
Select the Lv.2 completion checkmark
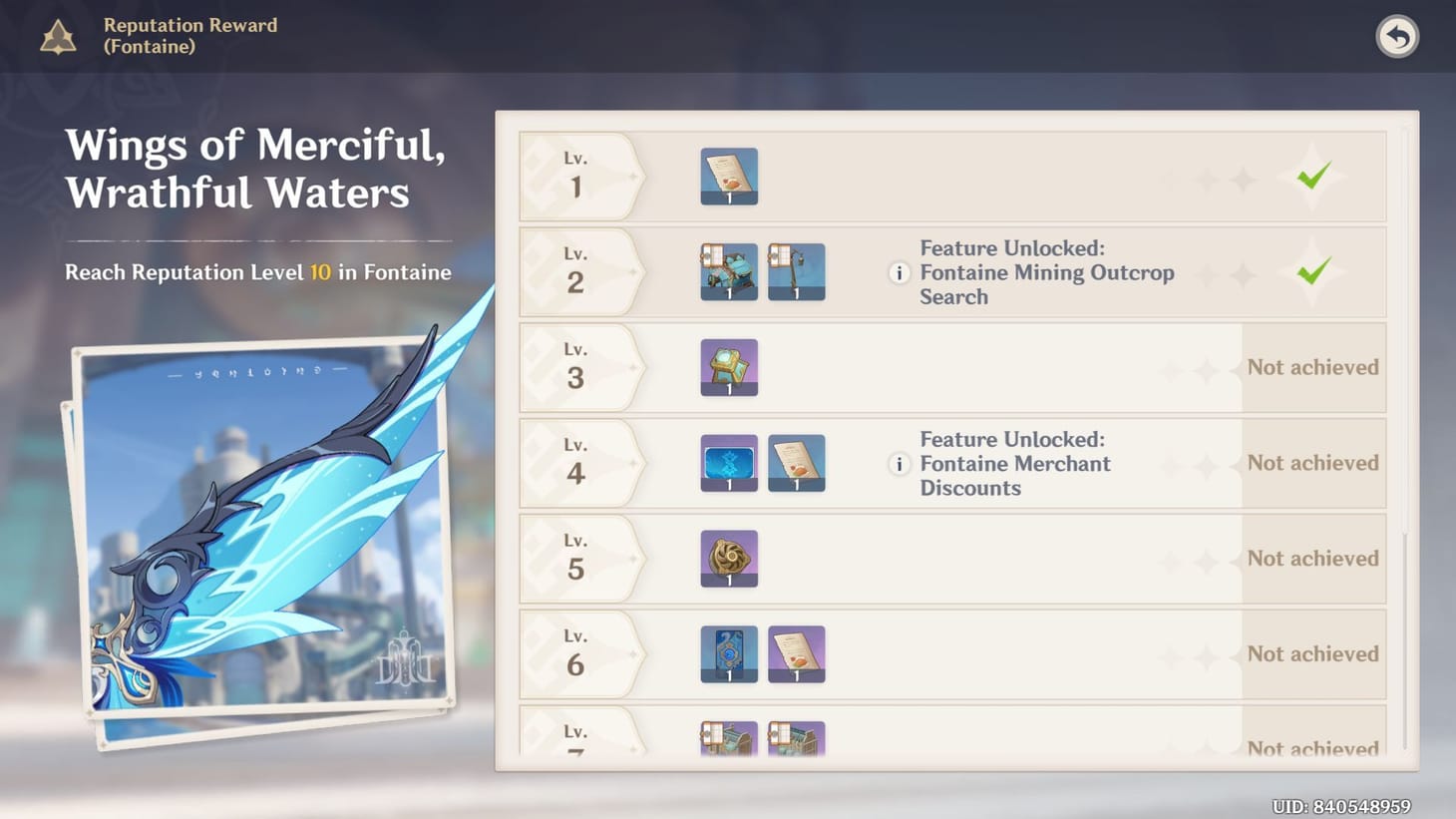pos(1313,271)
